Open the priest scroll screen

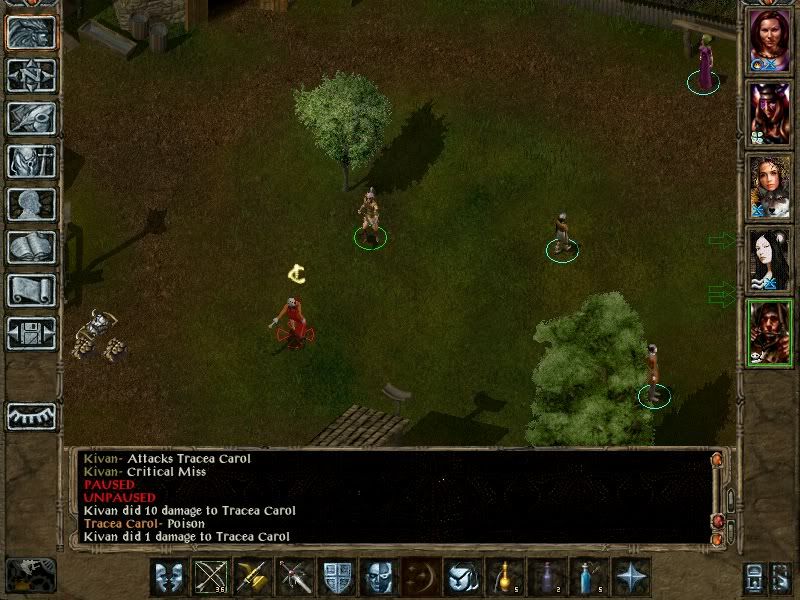pos(31,290)
